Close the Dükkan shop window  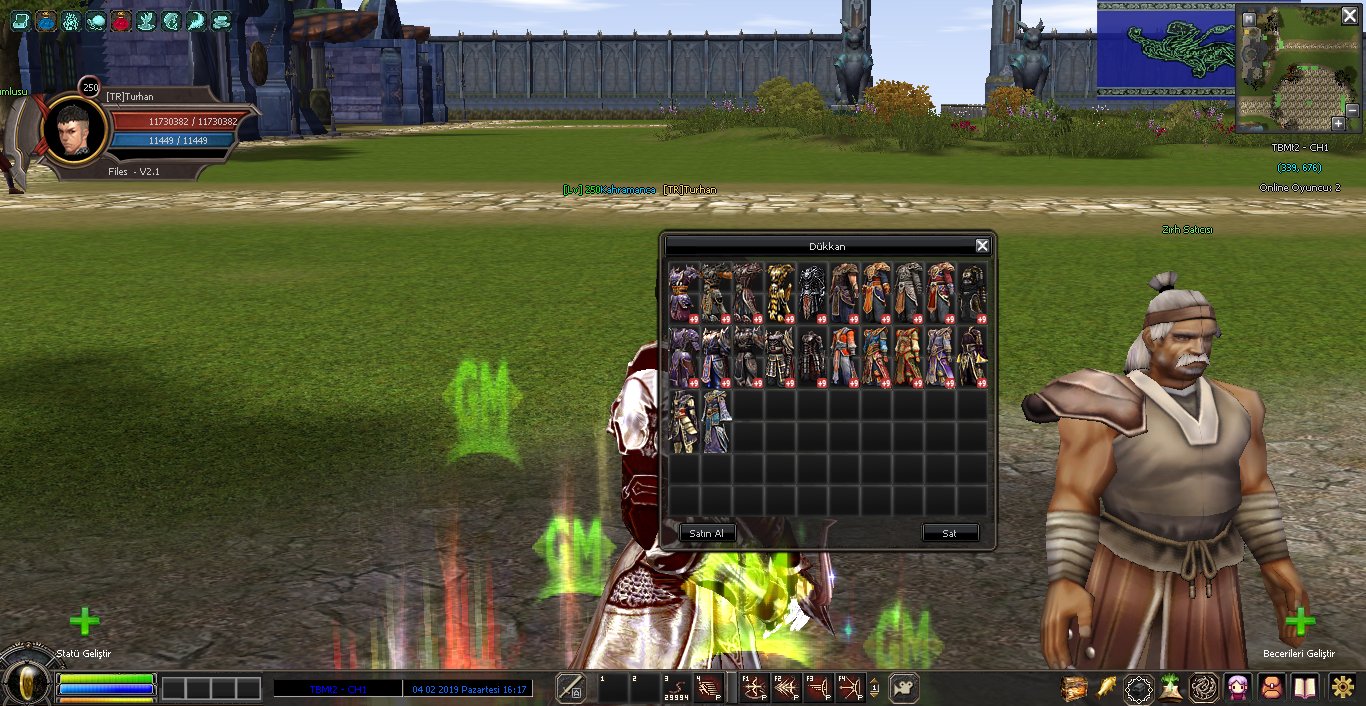[x=982, y=246]
